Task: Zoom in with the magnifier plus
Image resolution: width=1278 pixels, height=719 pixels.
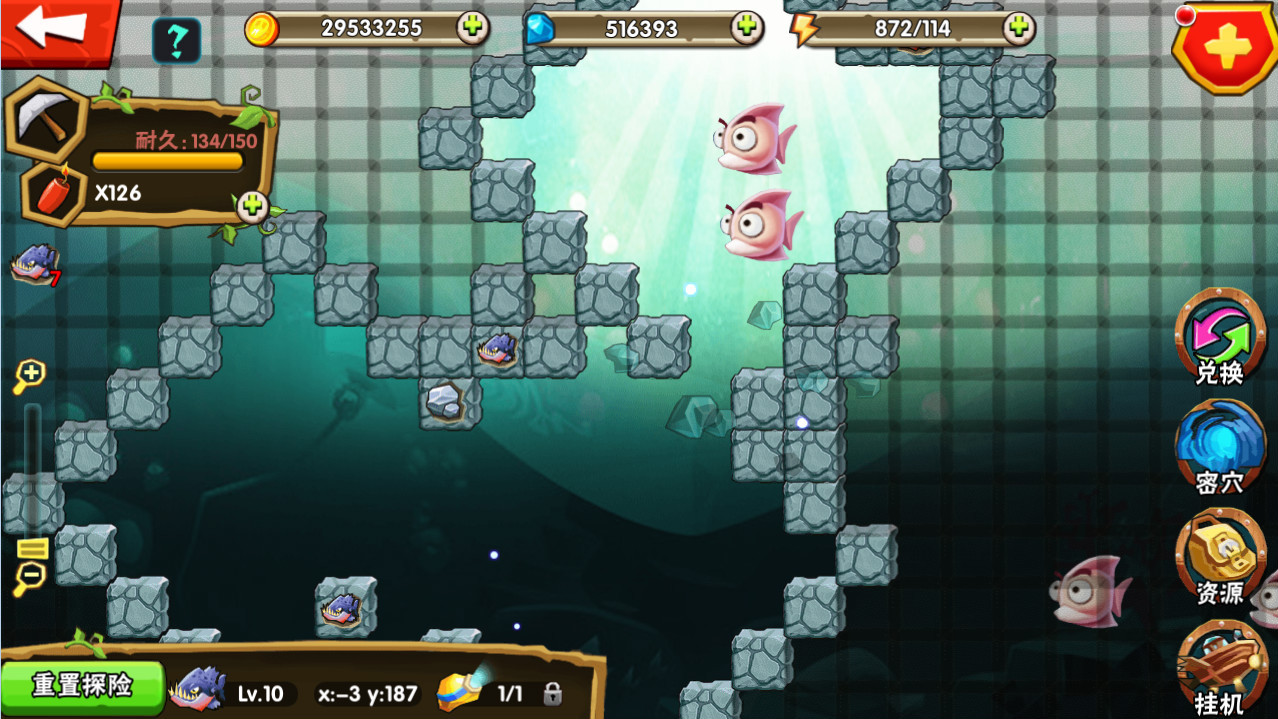Action: pos(29,376)
